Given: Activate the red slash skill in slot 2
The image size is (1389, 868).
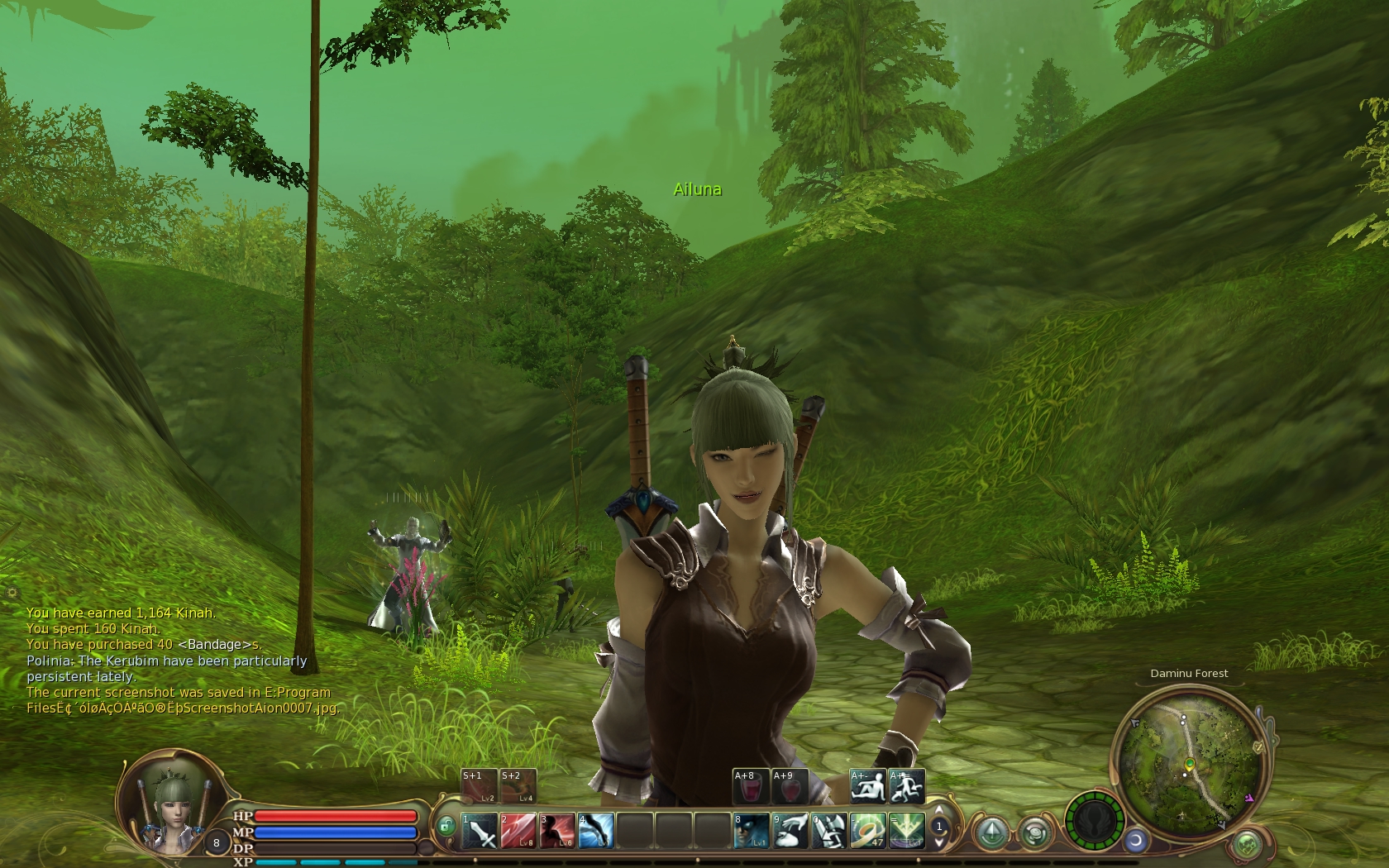Looking at the screenshot, I should click(518, 831).
